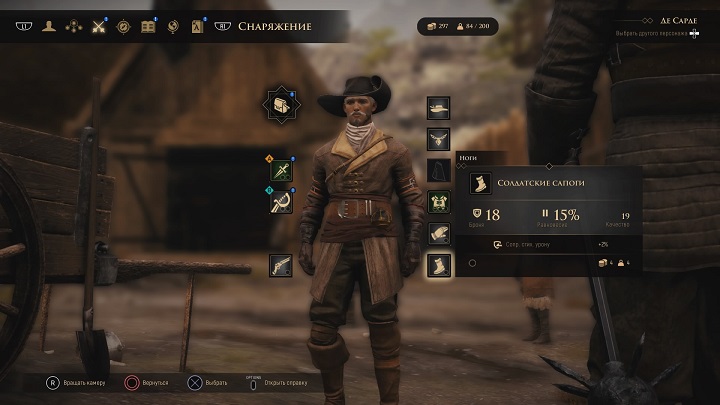This screenshot has width=720, height=405.
Task: Open the compass tab
Action: coord(123,26)
